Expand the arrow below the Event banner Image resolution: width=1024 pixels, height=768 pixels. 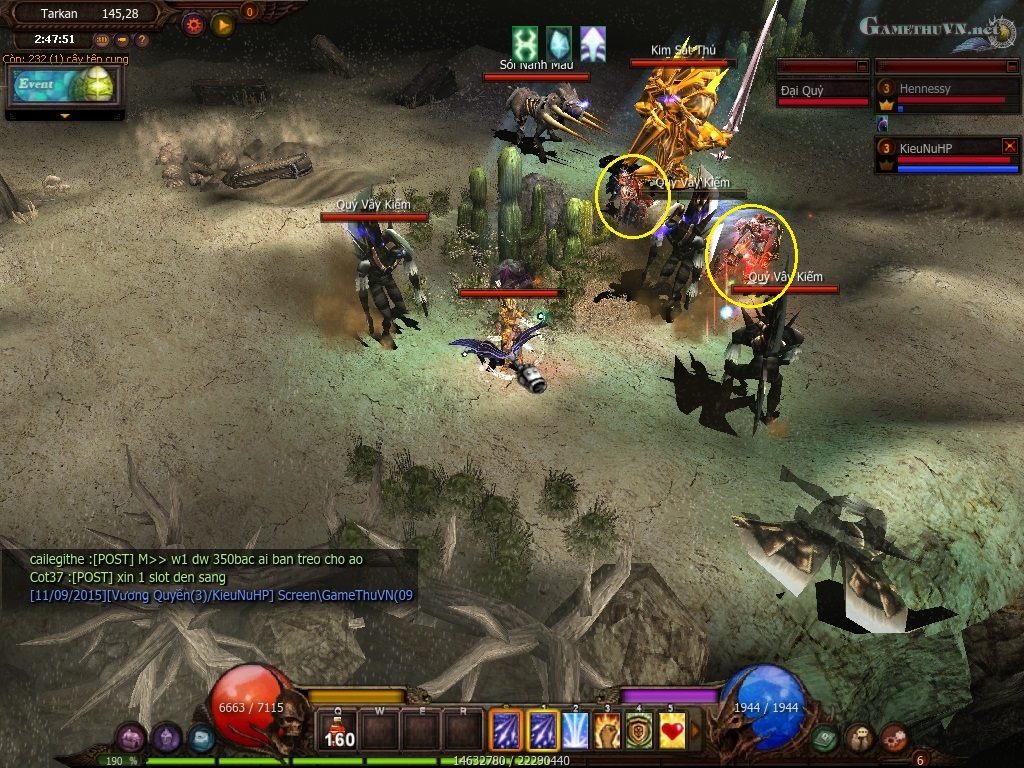(65, 116)
